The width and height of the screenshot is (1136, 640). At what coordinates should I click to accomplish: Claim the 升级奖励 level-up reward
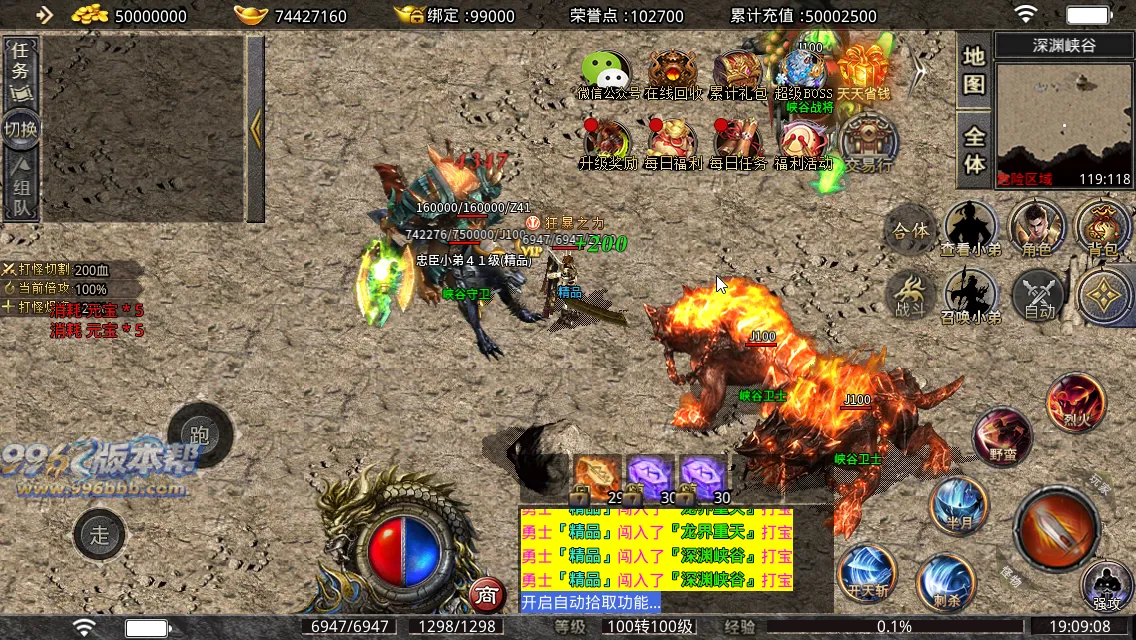click(x=607, y=144)
